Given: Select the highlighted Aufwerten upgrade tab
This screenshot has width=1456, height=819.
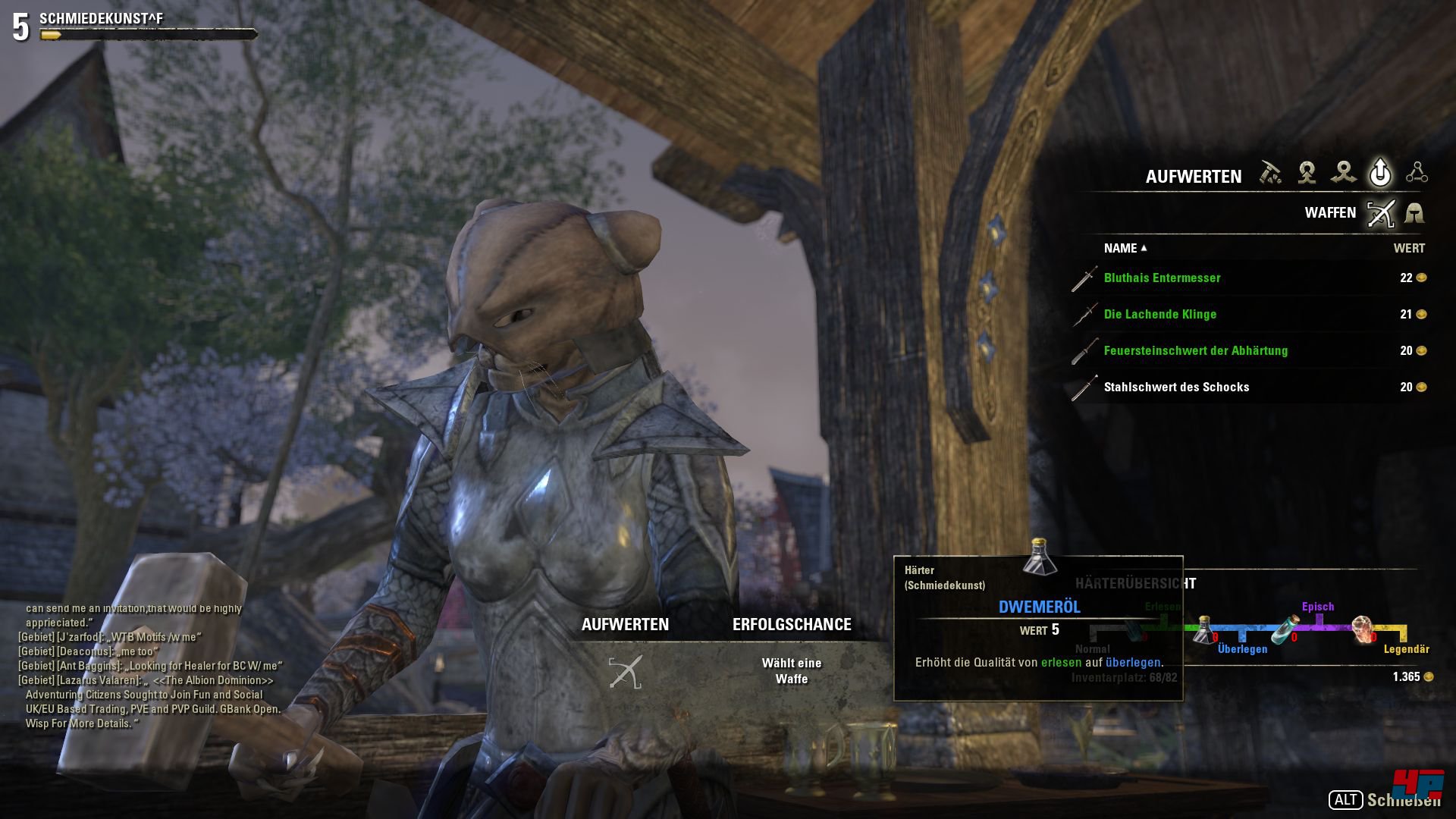Looking at the screenshot, I should [x=1380, y=173].
